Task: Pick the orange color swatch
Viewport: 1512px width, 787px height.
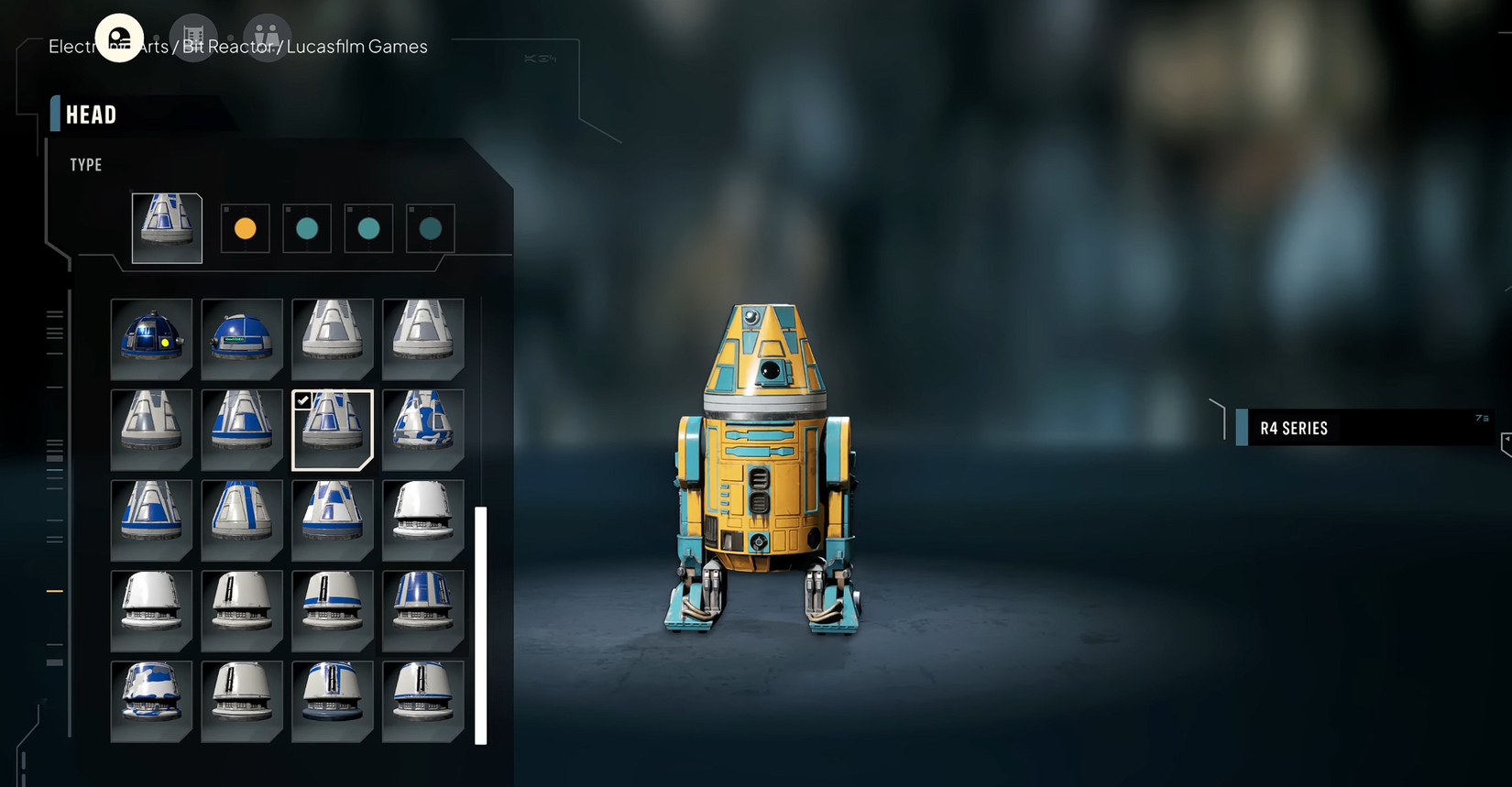Action: tap(245, 228)
